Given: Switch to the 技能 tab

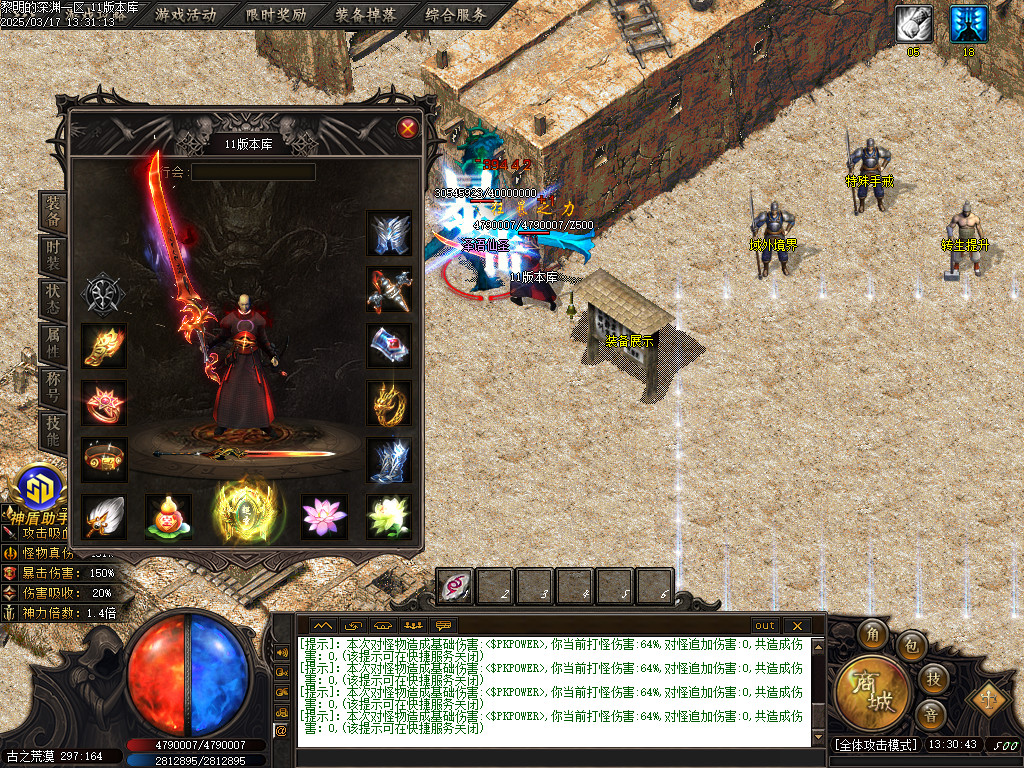Looking at the screenshot, I should [x=53, y=431].
